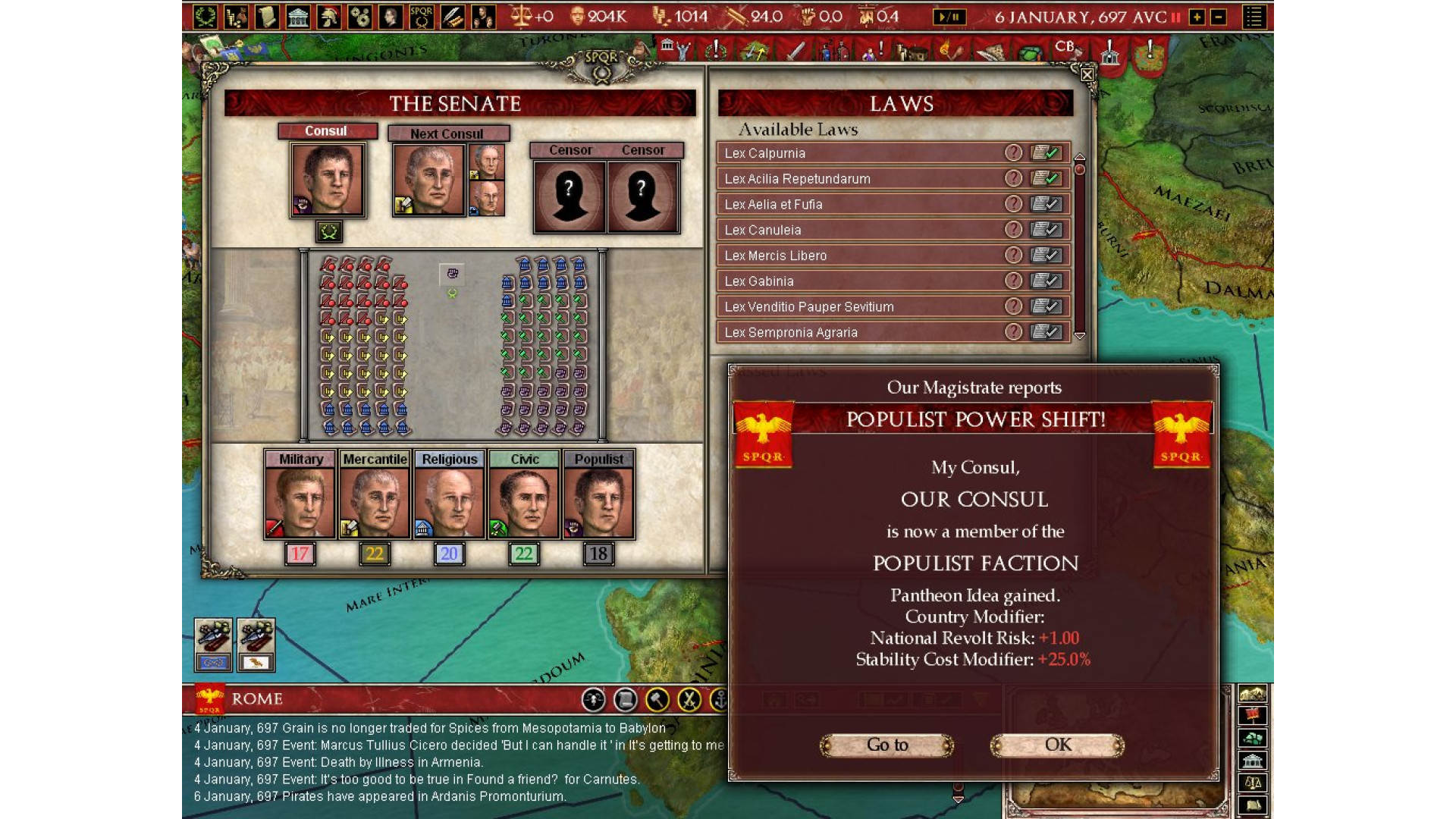Choose Go to in the magistrate report
1456x819 pixels.
pos(886,745)
